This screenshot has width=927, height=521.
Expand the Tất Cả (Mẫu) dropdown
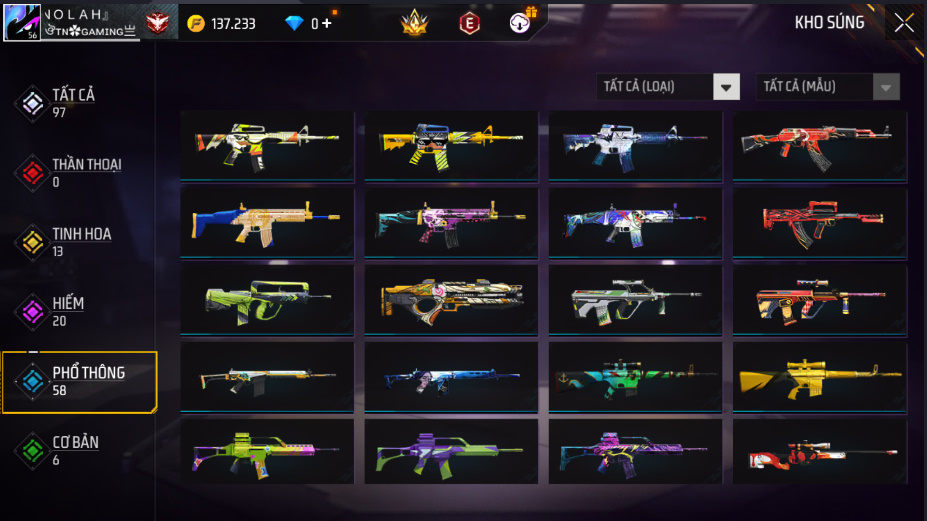pos(828,87)
